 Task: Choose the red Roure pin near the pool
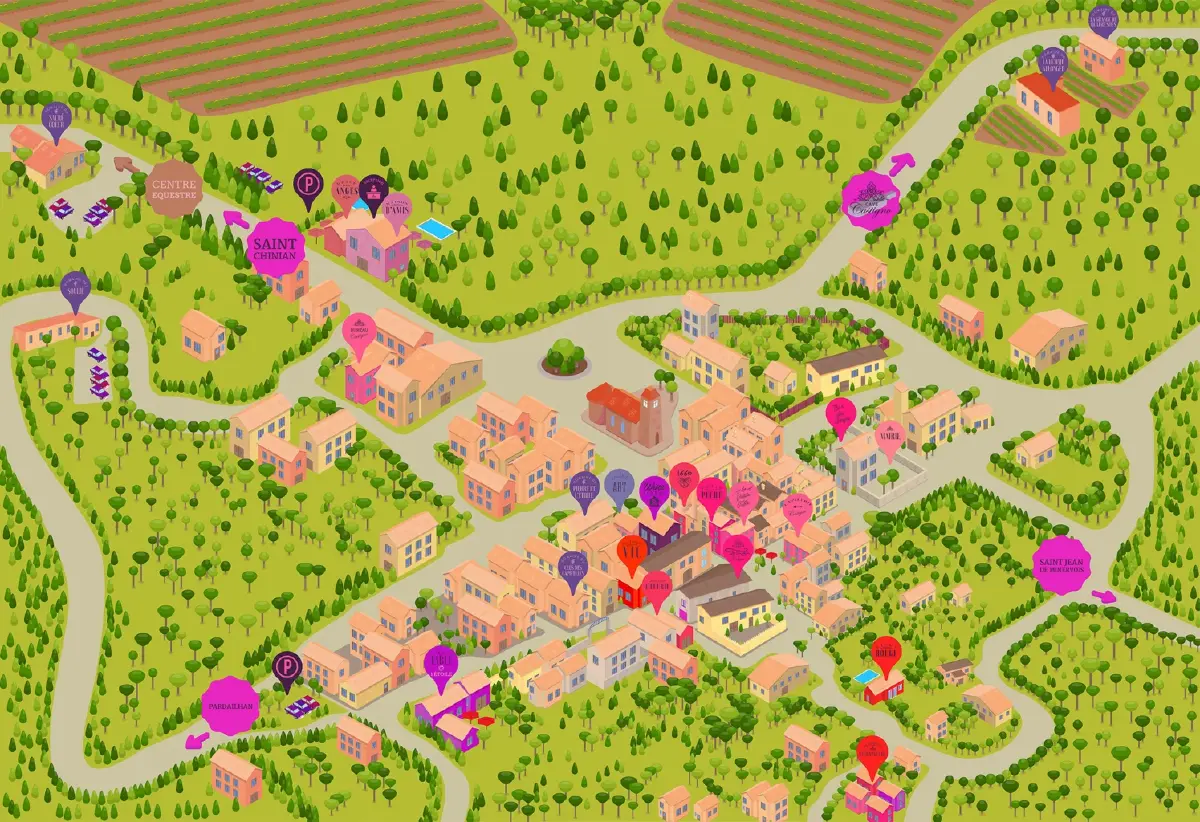click(886, 654)
